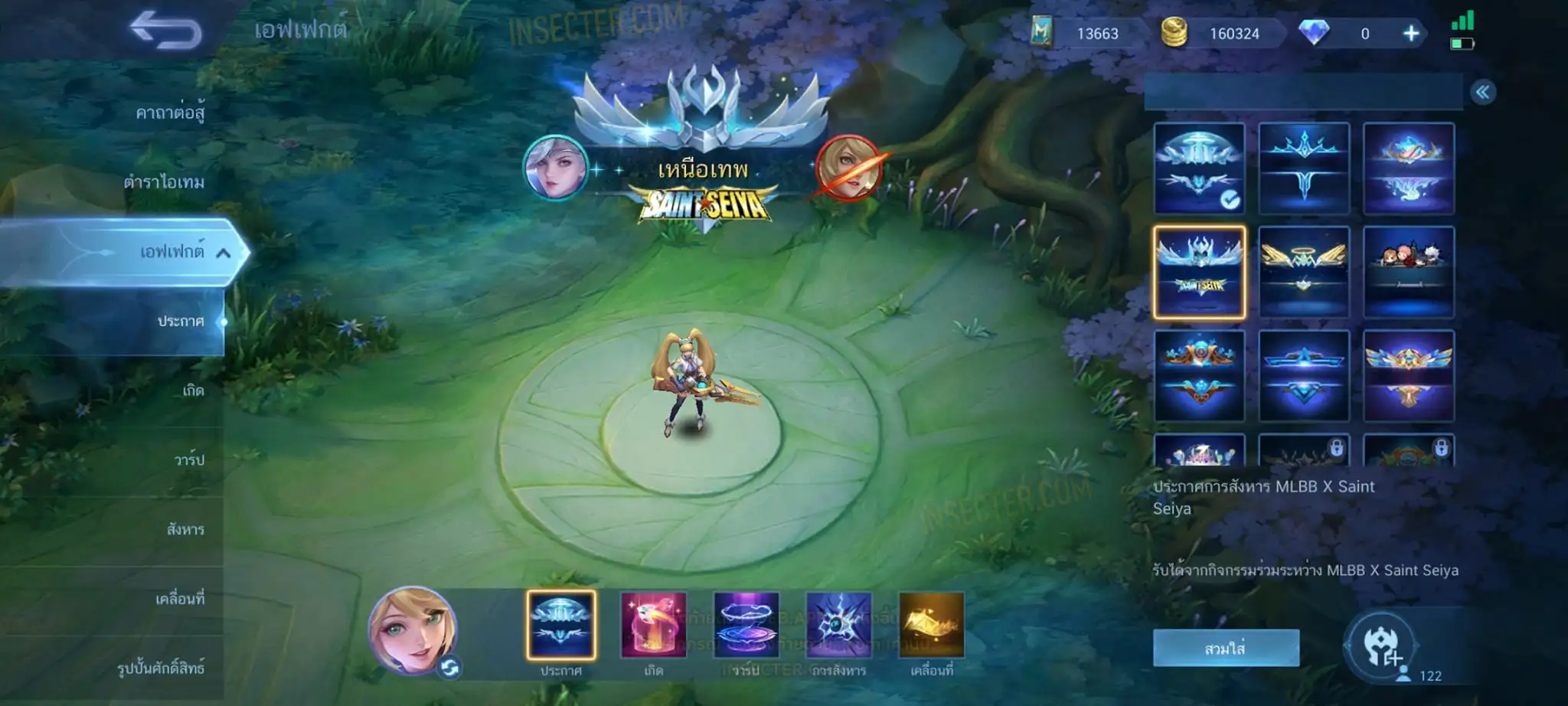
Task: Add diamonds with the plus button
Action: click(x=1410, y=34)
